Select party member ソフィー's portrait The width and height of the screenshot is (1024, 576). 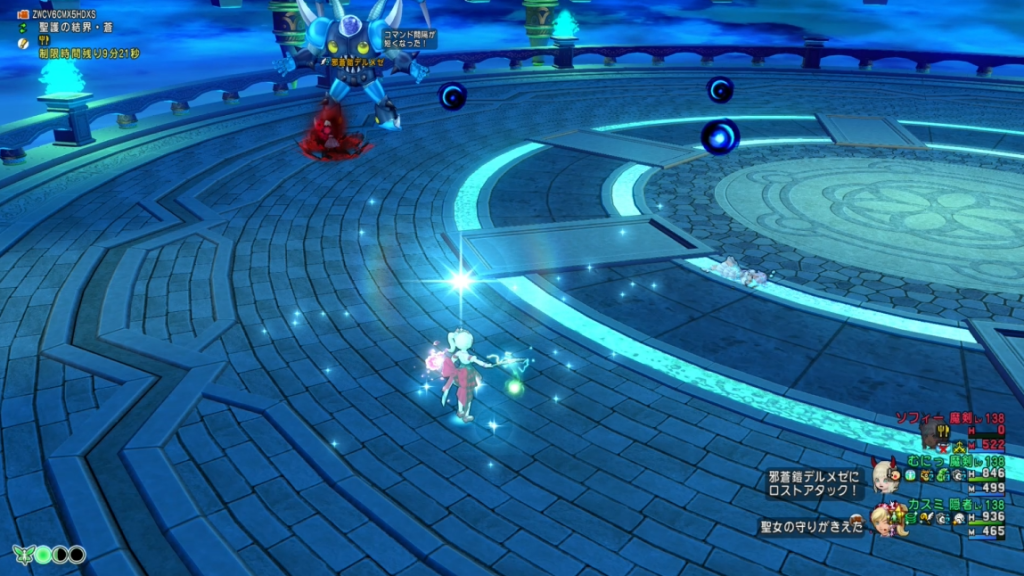(933, 432)
